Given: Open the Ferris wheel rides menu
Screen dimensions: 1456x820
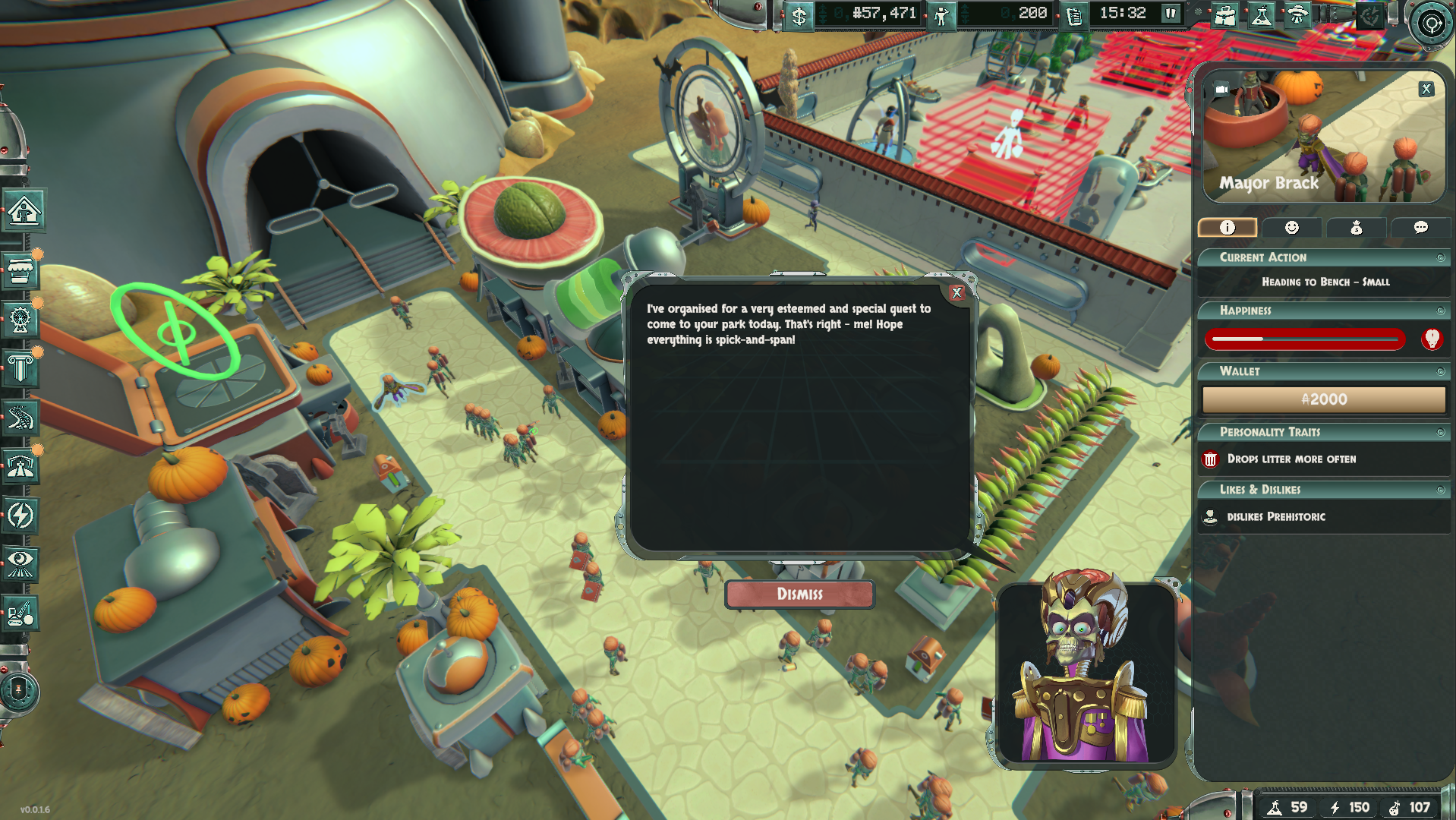Looking at the screenshot, I should click(x=20, y=319).
